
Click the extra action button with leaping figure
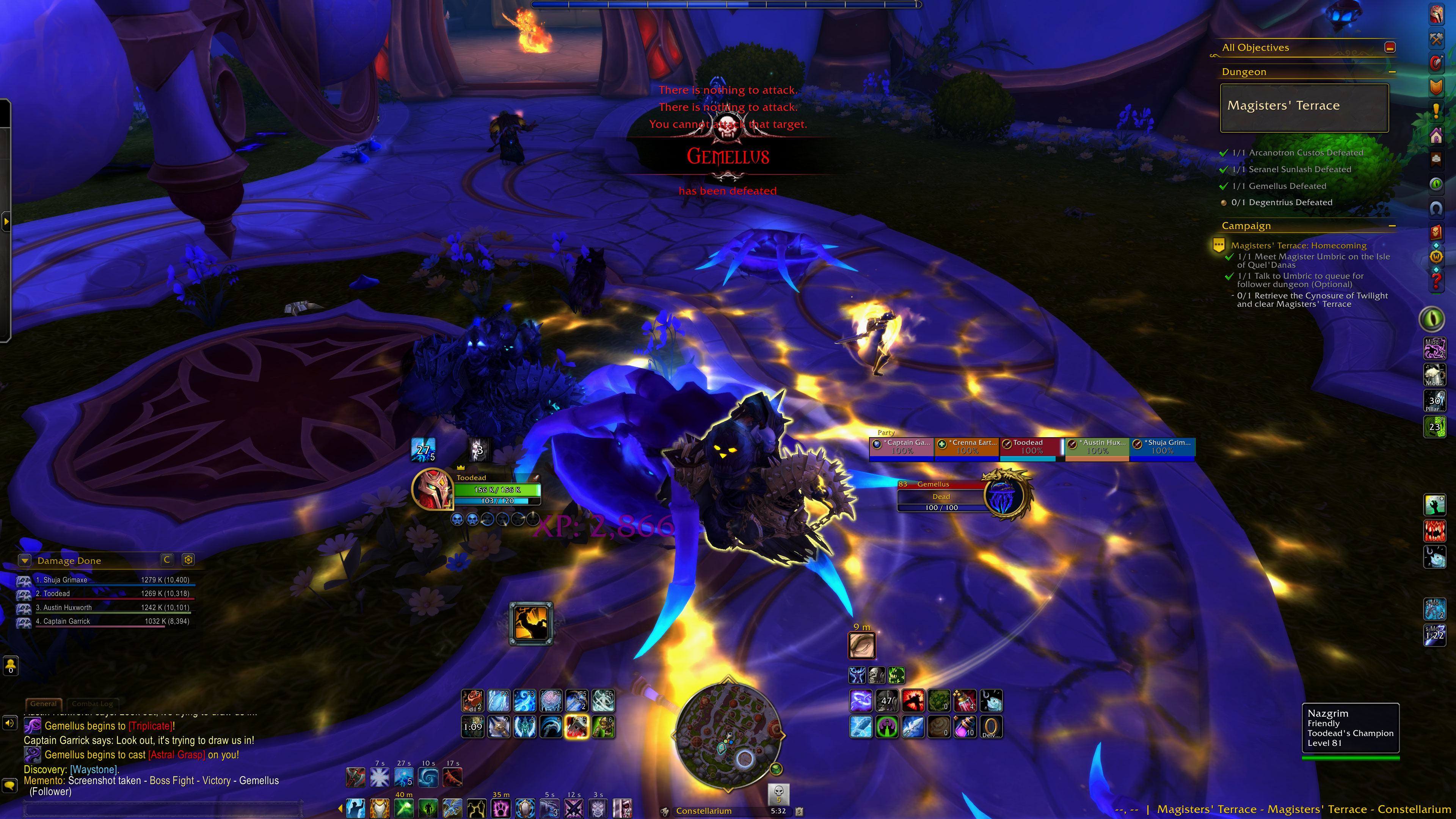click(531, 623)
